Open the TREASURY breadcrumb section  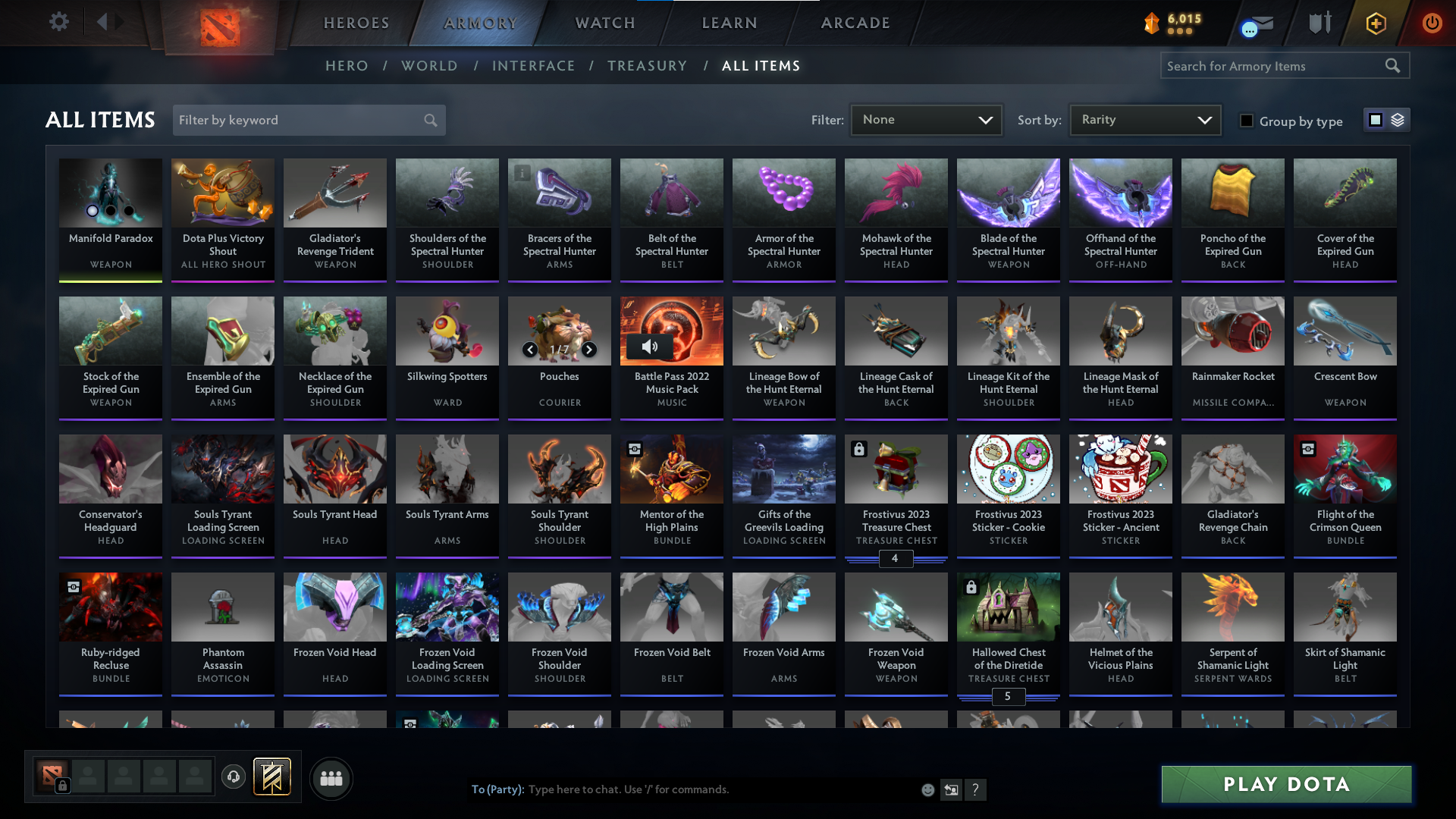pos(647,66)
